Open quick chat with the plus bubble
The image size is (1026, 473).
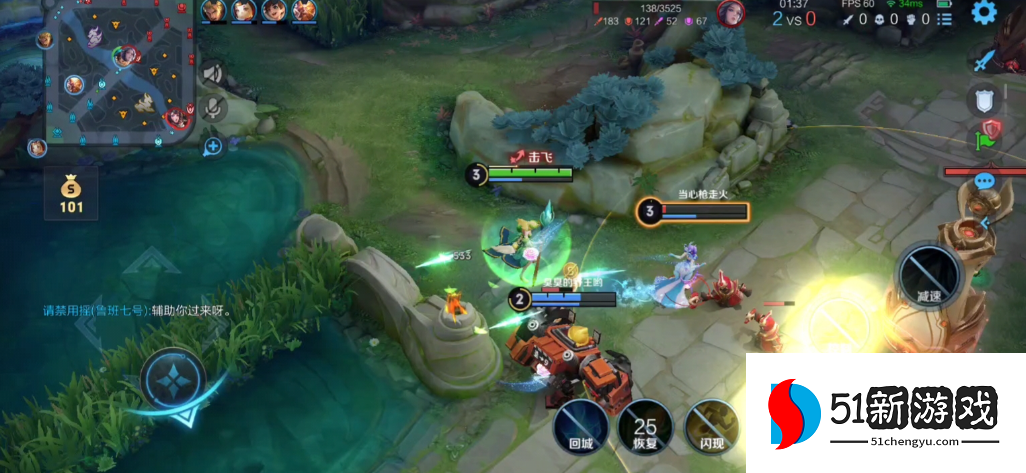213,147
